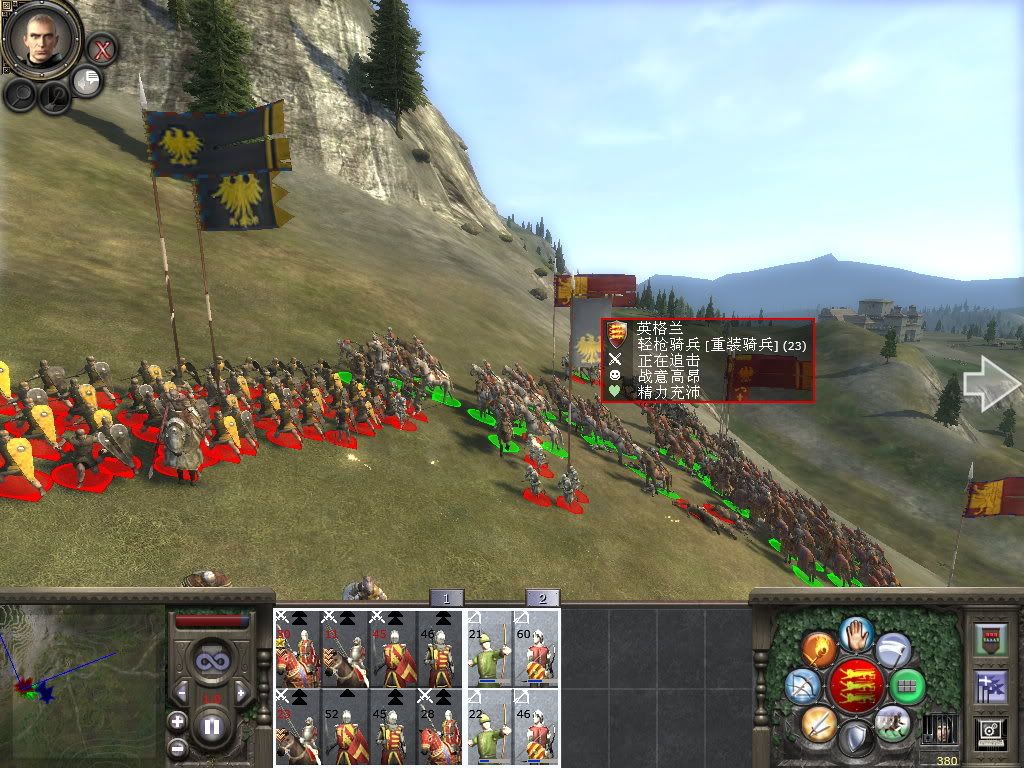Open the game options computer icon
The height and width of the screenshot is (768, 1024).
(992, 735)
